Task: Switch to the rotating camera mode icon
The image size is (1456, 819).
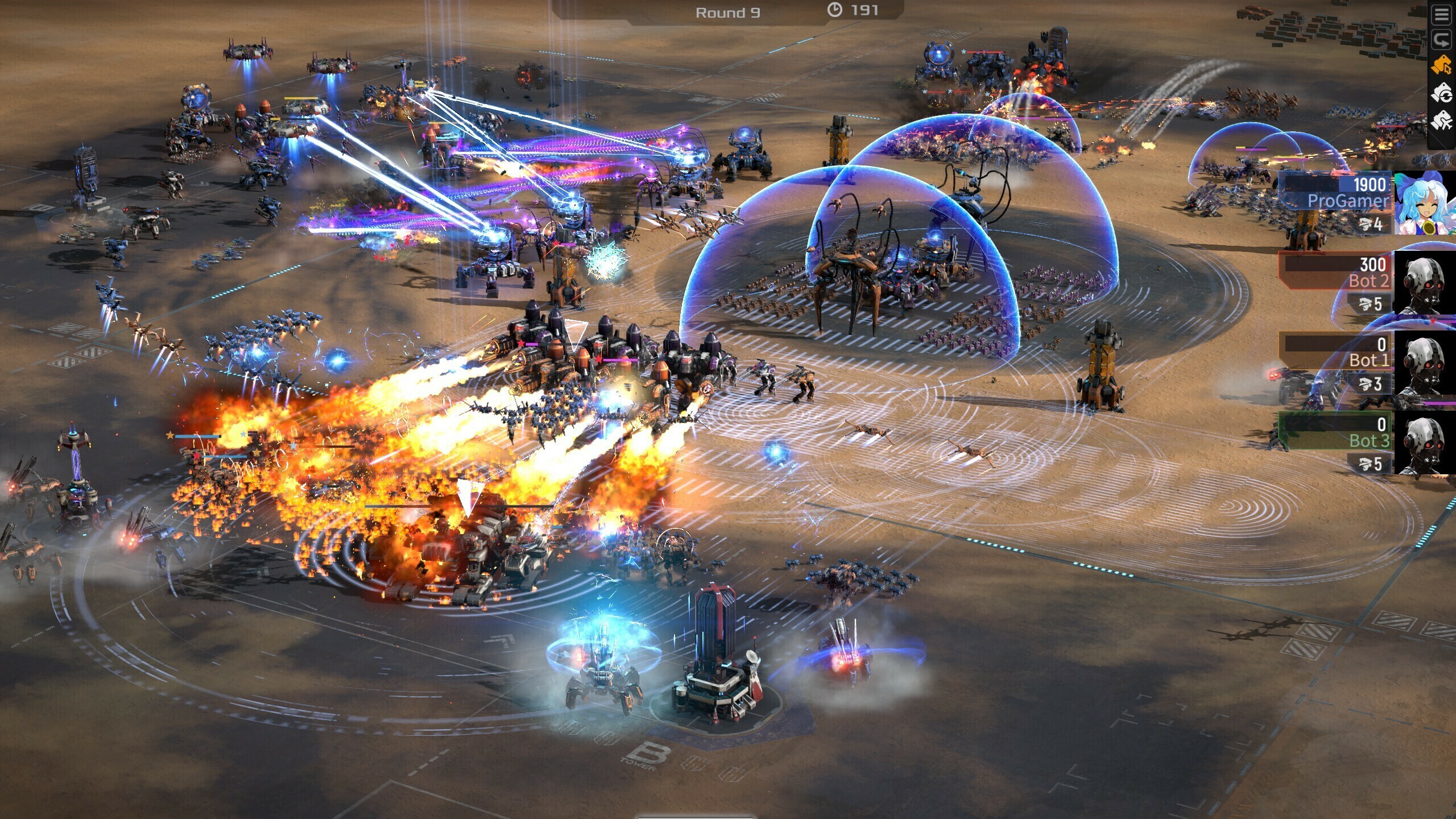Action: tap(1441, 93)
